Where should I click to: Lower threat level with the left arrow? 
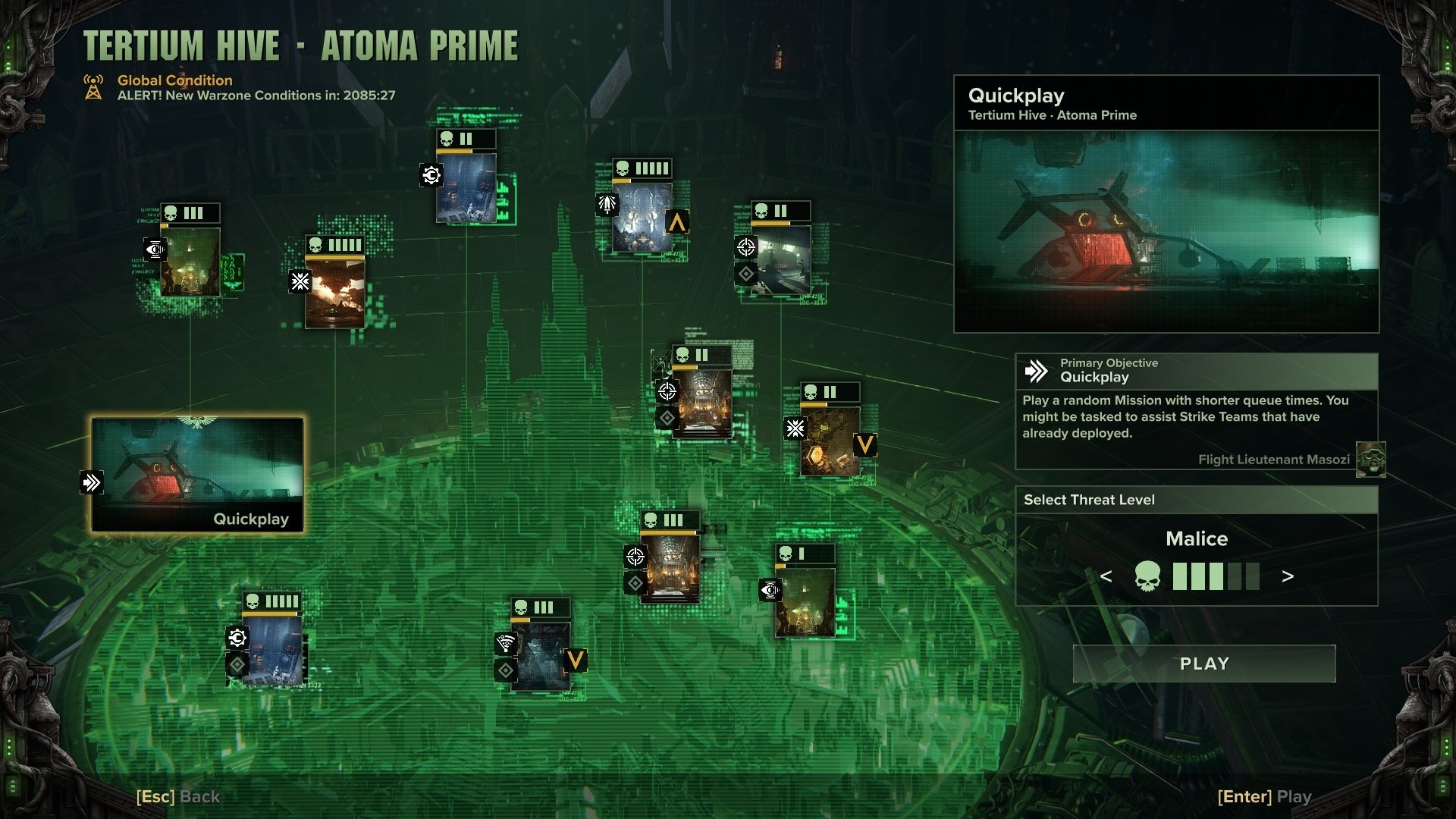click(x=1106, y=576)
